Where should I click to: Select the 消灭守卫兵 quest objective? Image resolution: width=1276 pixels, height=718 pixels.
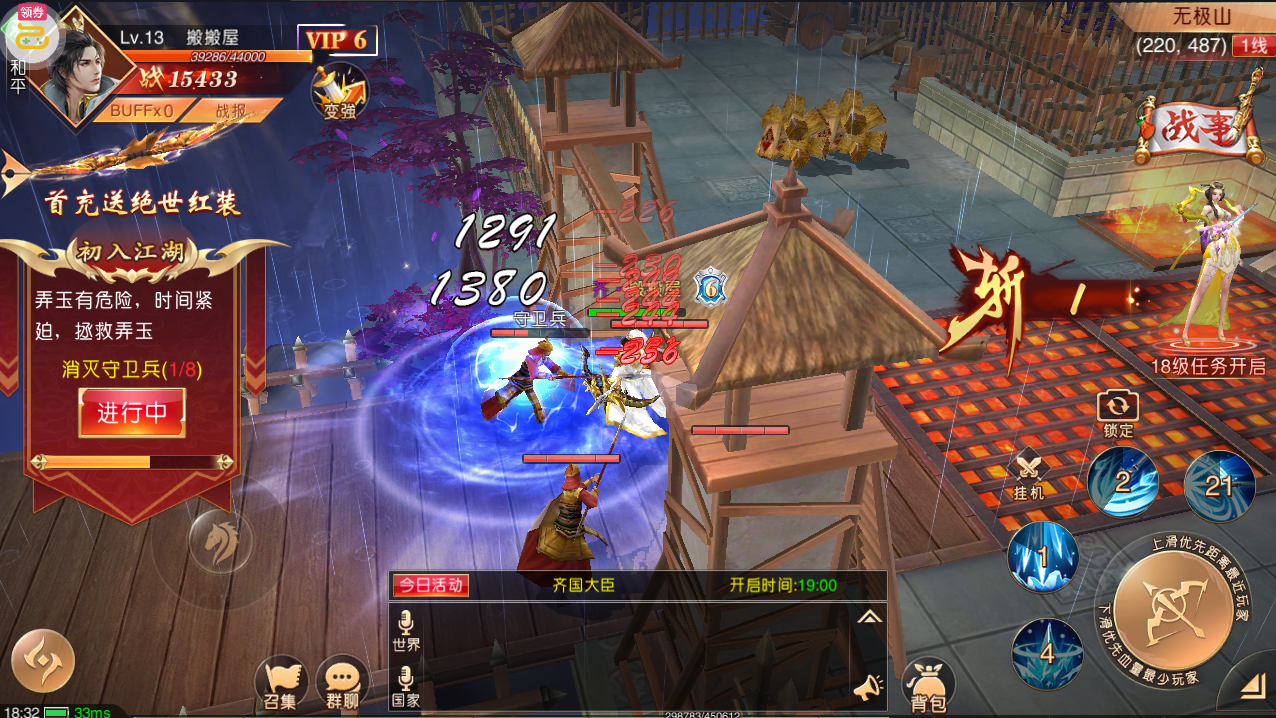click(x=132, y=369)
